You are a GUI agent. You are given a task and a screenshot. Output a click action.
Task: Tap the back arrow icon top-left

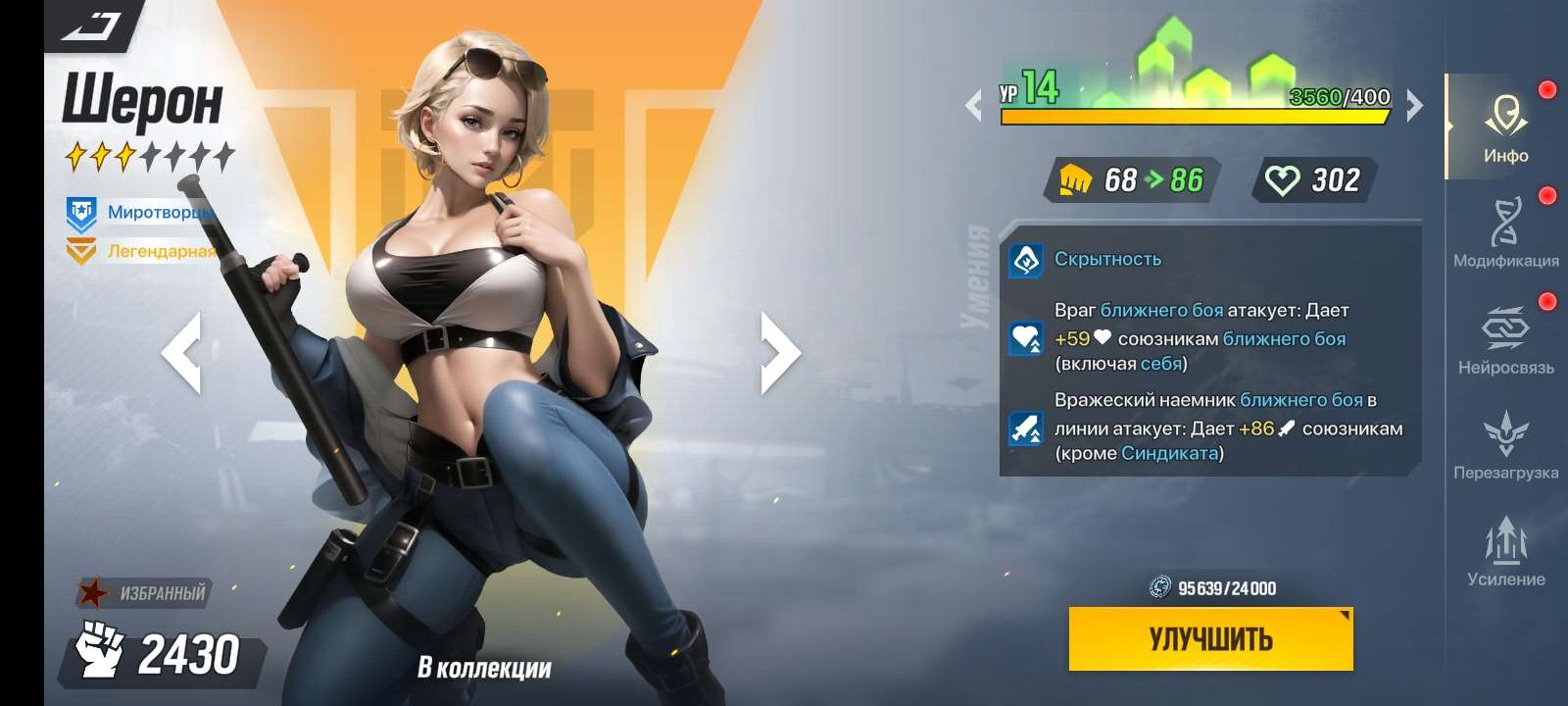88,25
